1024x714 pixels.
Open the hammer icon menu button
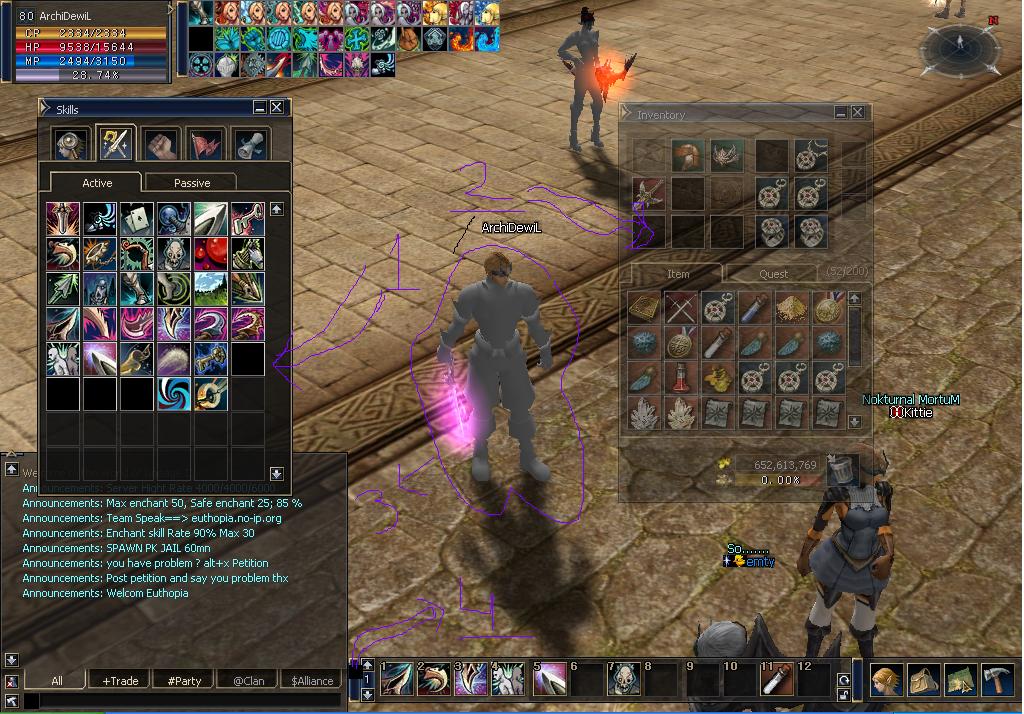point(997,680)
